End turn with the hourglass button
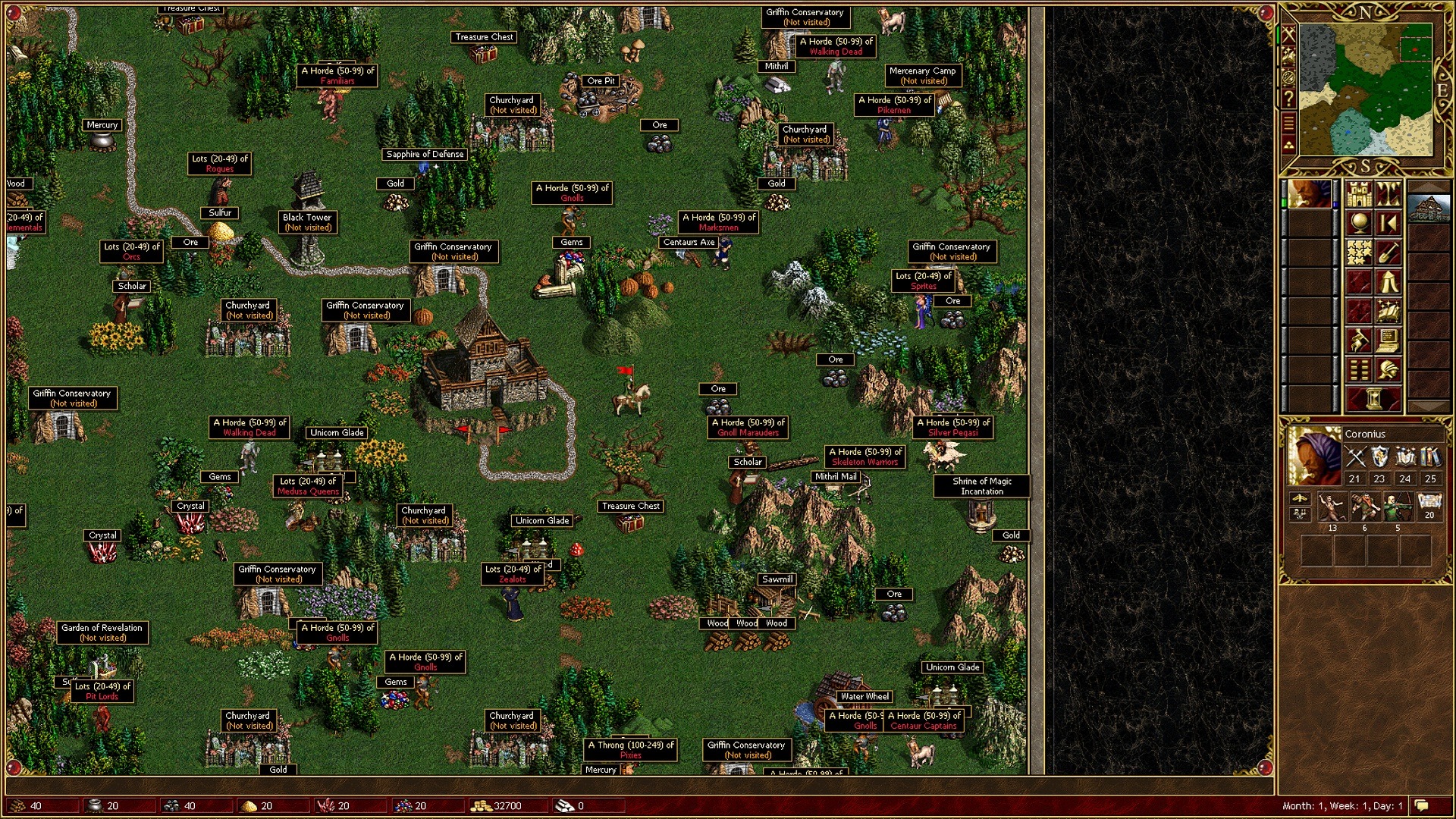Image resolution: width=1456 pixels, height=819 pixels. (1373, 398)
